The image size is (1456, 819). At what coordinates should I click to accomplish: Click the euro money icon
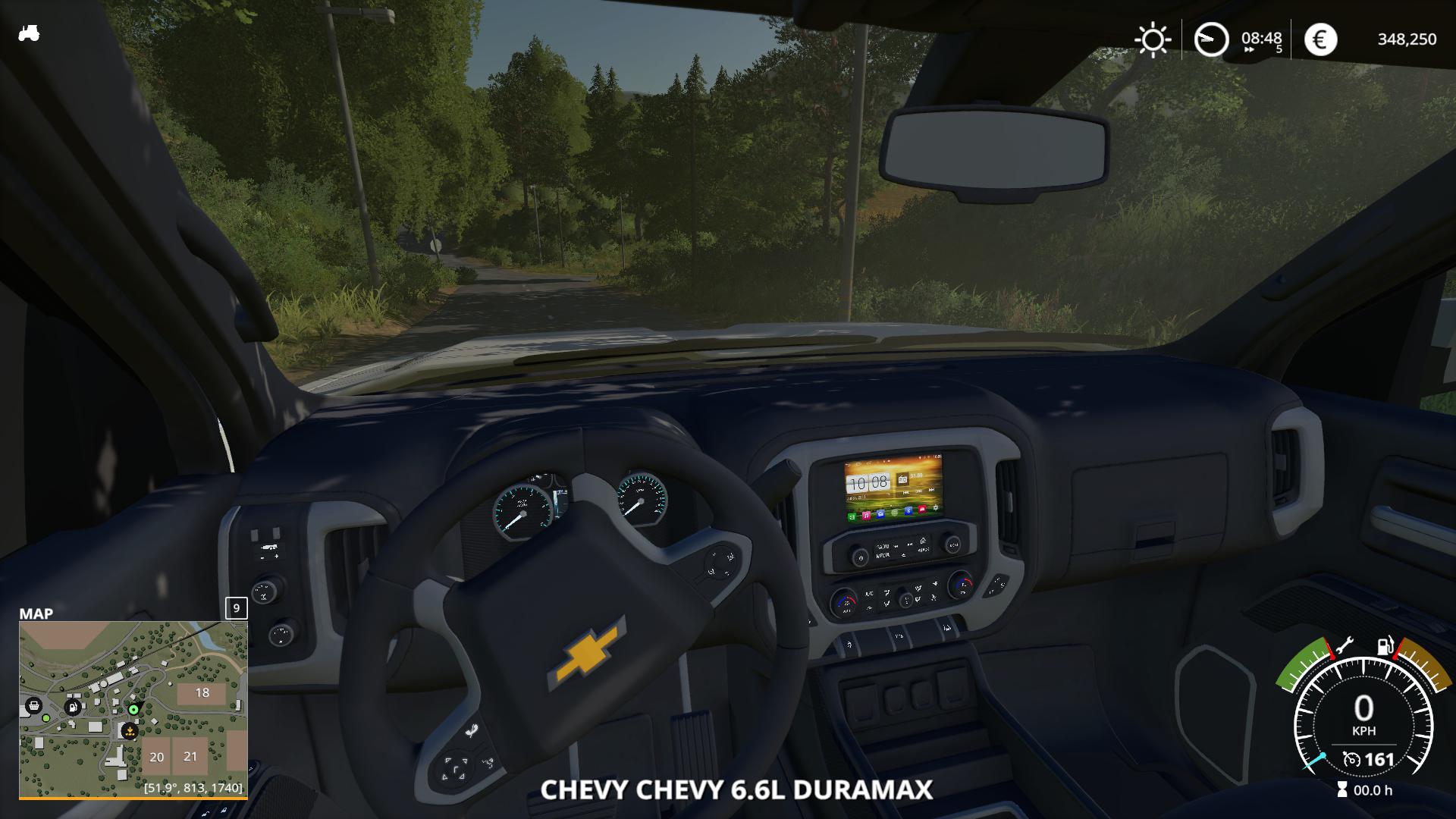[1320, 39]
